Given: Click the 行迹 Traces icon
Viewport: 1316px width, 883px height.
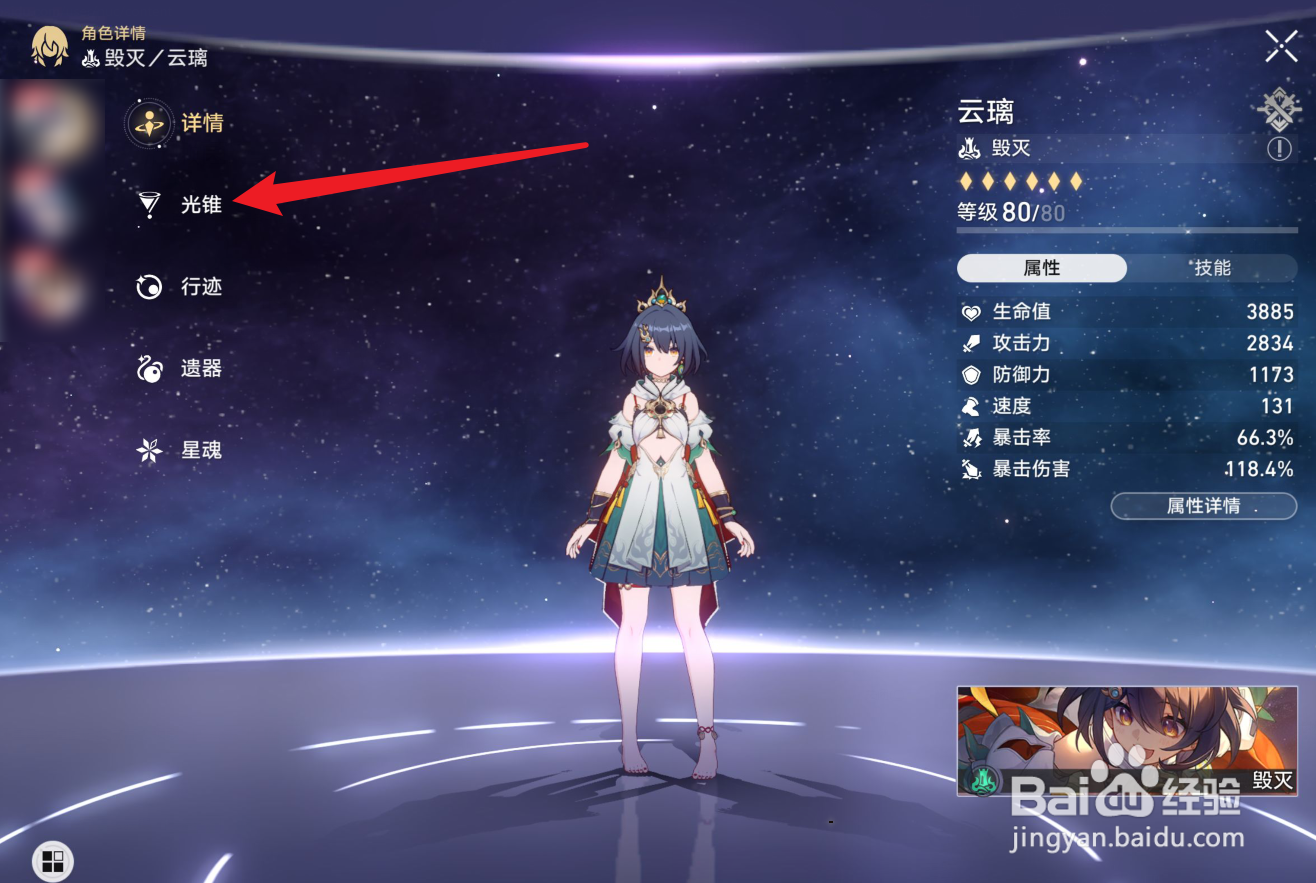Looking at the screenshot, I should click(148, 287).
